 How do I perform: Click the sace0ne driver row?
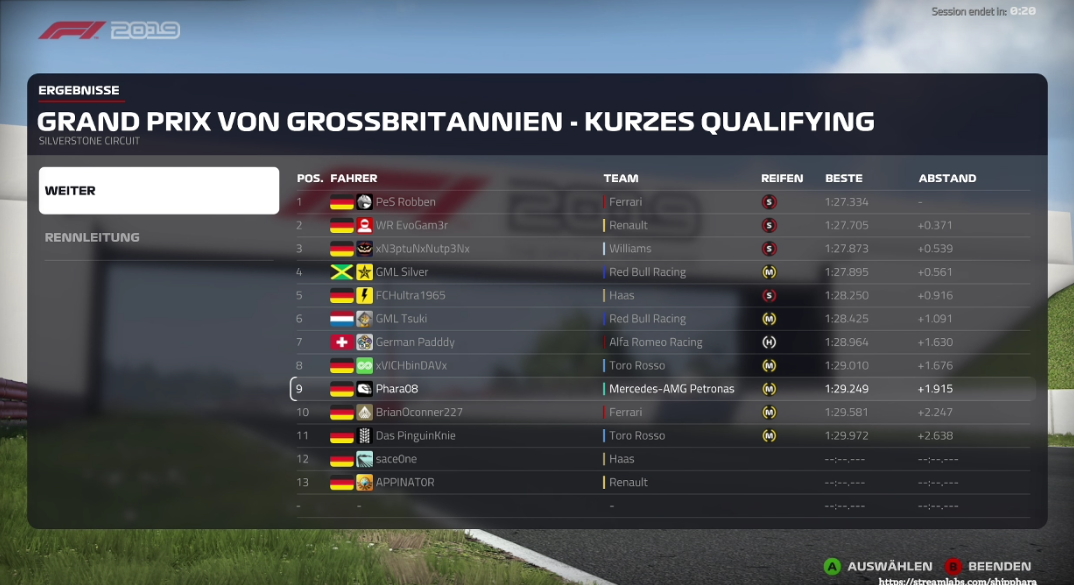(396, 459)
